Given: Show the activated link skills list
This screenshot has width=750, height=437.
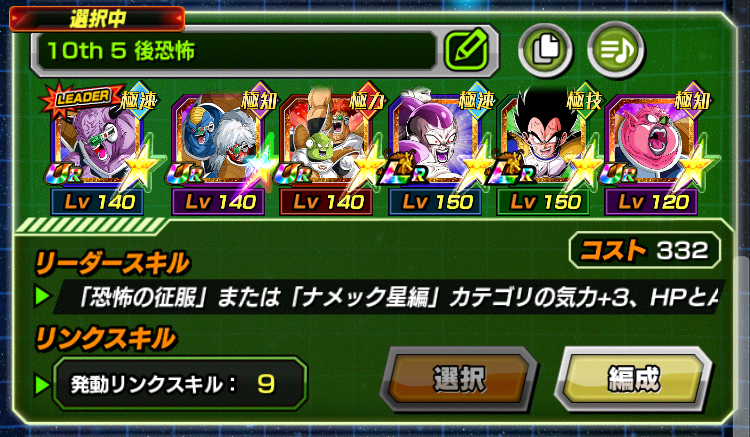Looking at the screenshot, I should 170,383.
